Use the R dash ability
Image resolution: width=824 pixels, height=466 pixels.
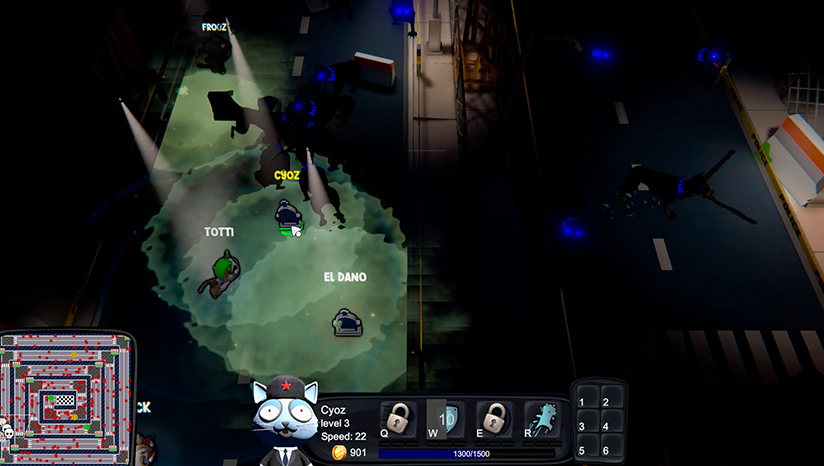coord(542,418)
